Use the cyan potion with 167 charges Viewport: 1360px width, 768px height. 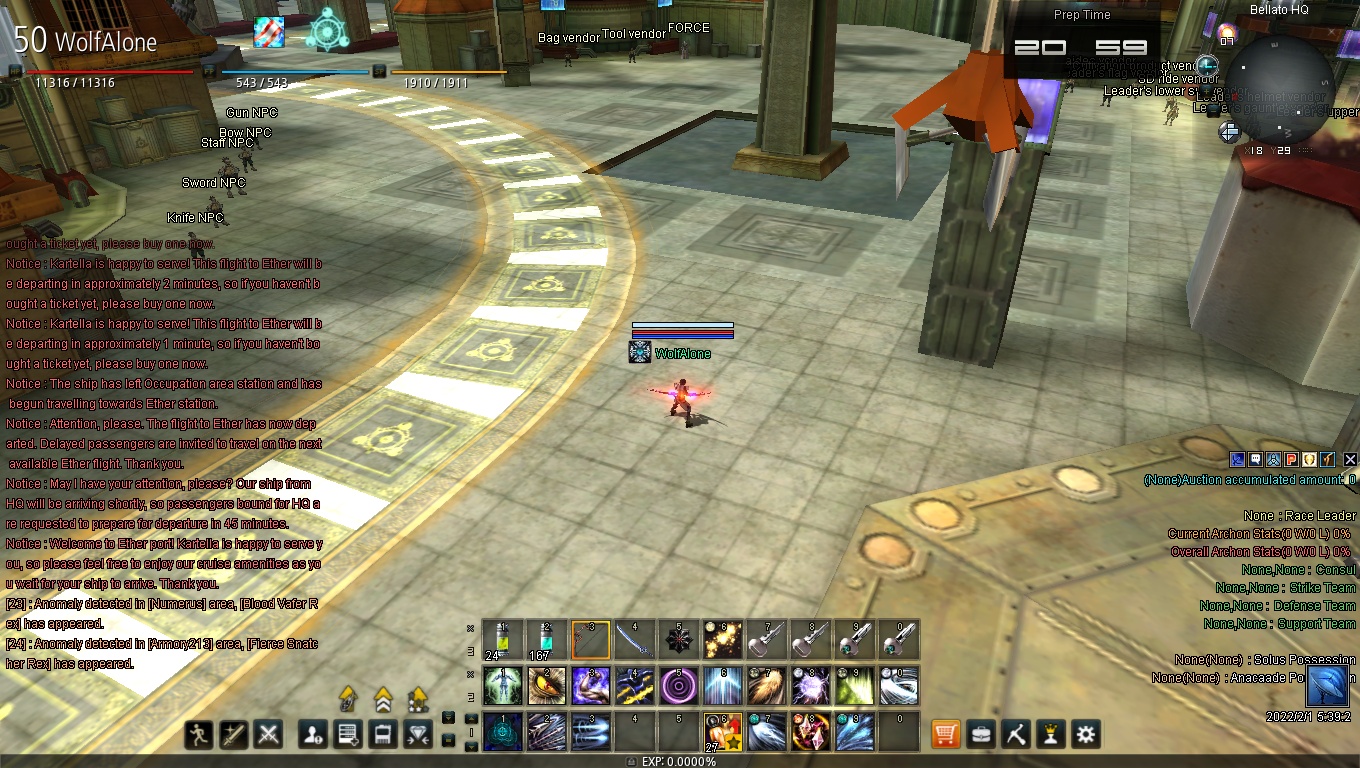546,640
